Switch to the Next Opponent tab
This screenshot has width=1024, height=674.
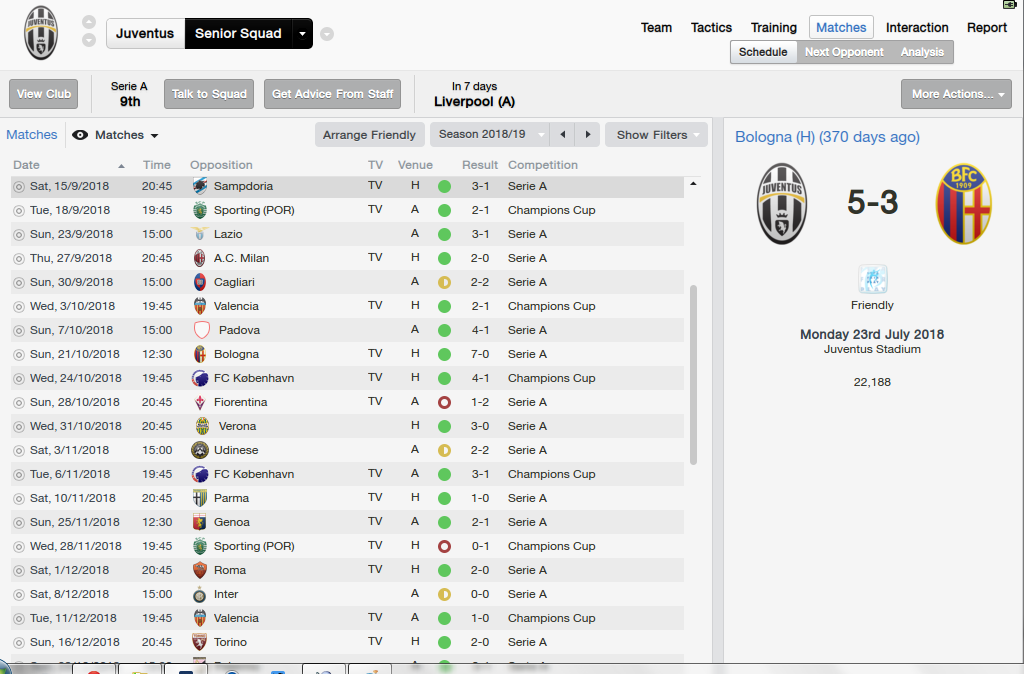point(844,52)
